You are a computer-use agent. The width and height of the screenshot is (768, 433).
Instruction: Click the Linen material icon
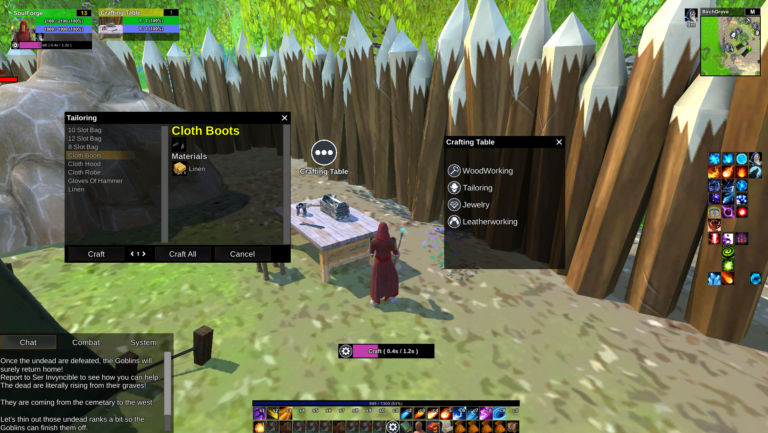[179, 169]
